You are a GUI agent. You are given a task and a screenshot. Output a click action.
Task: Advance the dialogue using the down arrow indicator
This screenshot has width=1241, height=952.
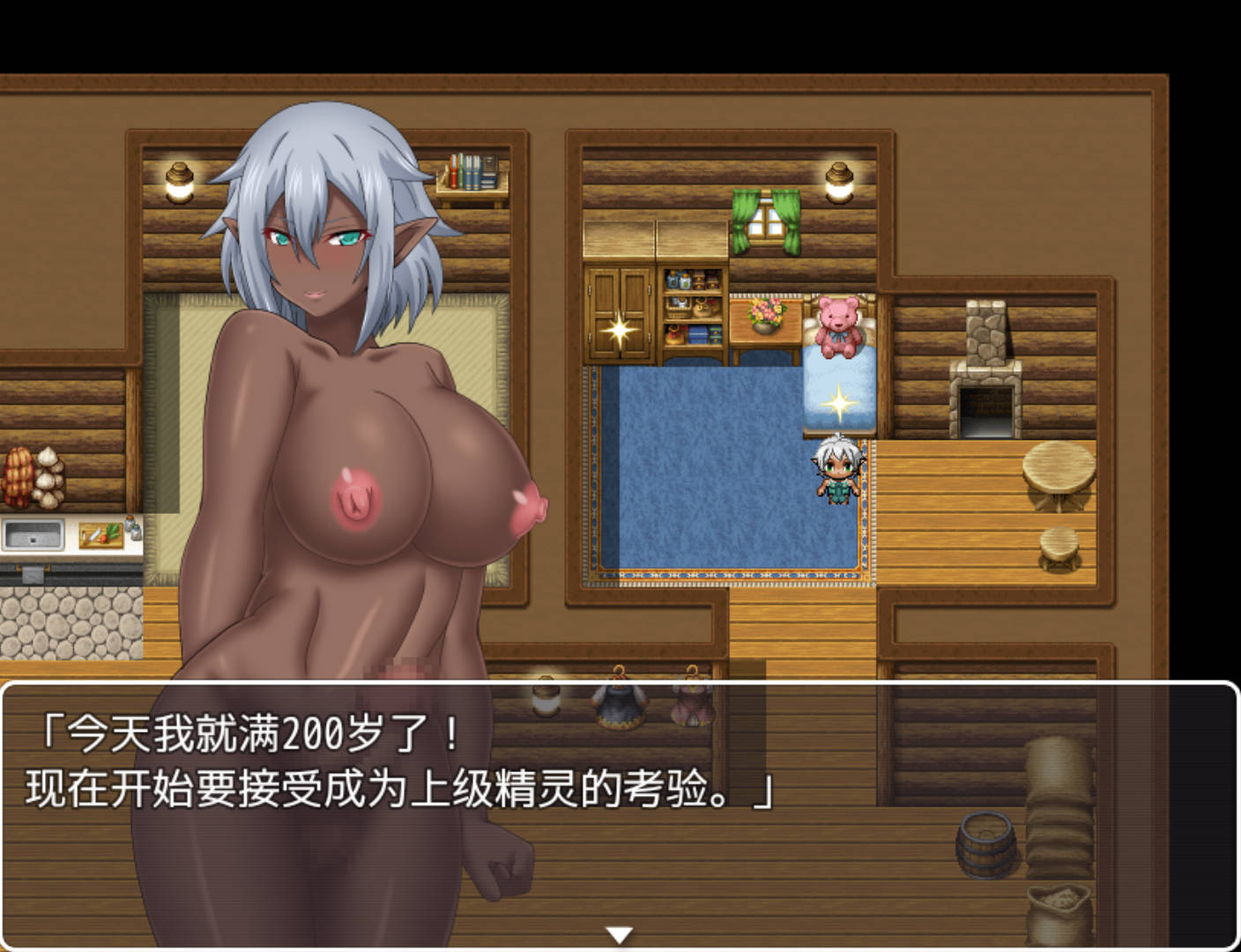[x=621, y=933]
